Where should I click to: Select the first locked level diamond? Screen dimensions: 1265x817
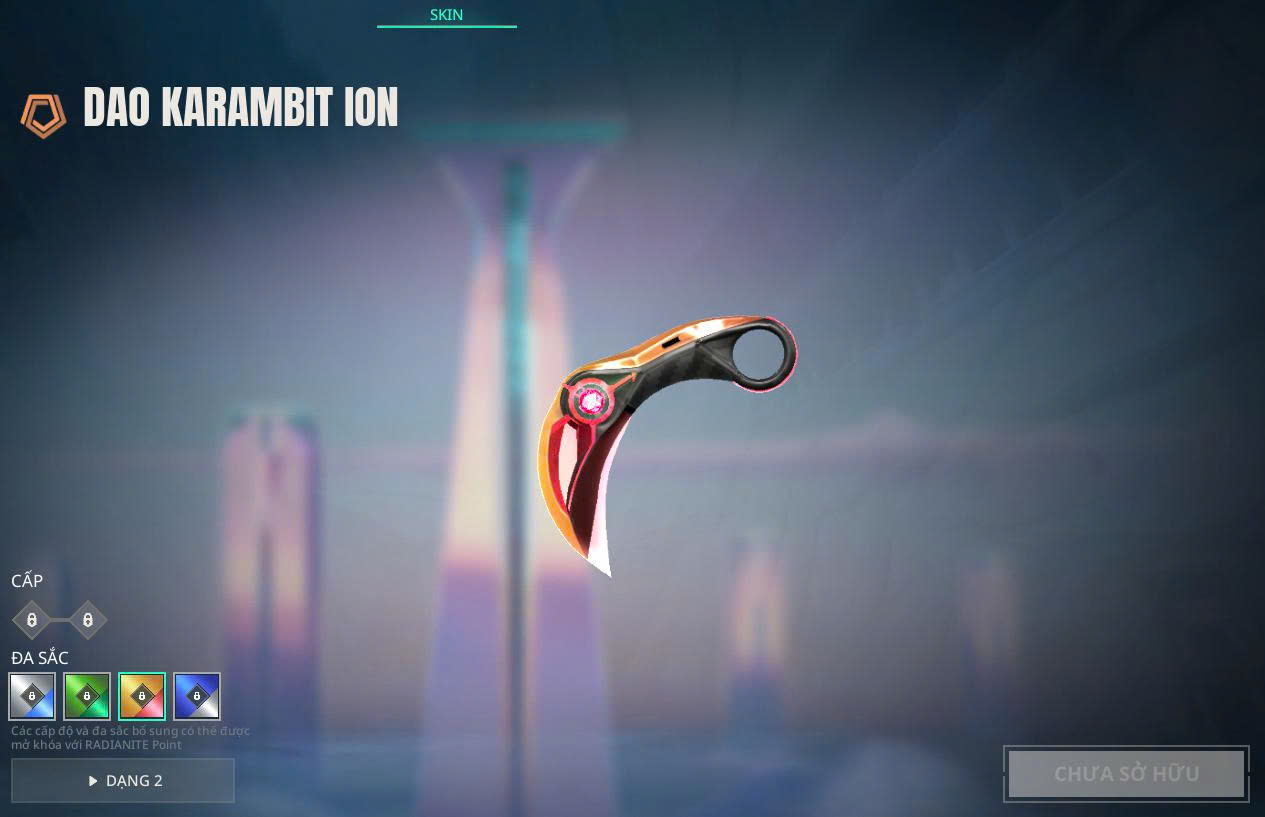pyautogui.click(x=32, y=620)
